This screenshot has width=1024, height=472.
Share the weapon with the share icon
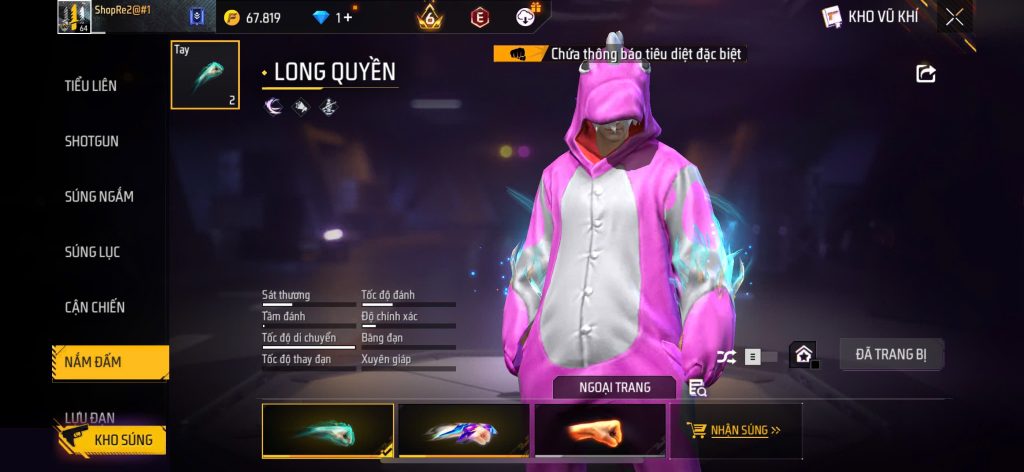coord(926,73)
